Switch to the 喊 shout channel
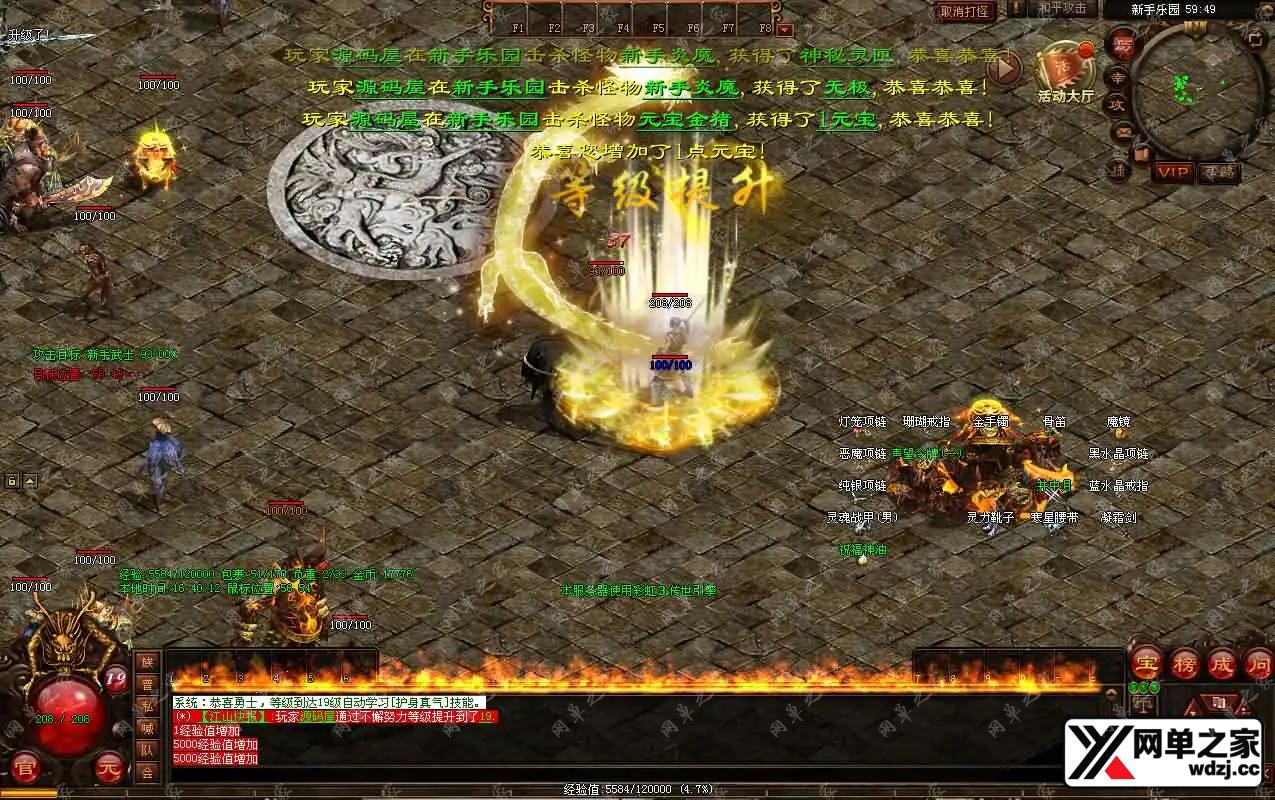This screenshot has height=800, width=1275. (147, 729)
